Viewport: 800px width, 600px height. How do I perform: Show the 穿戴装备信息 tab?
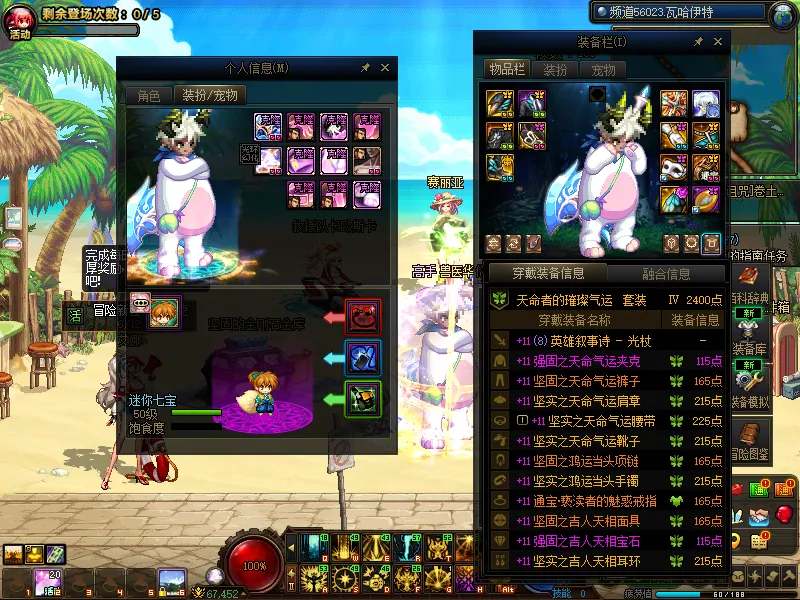coord(547,273)
